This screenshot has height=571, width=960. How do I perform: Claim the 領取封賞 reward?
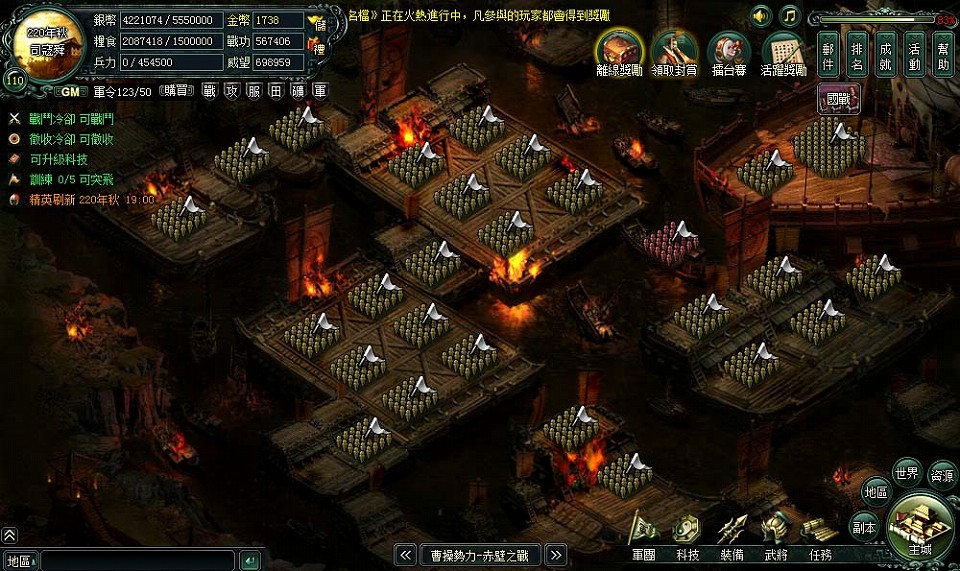pos(675,50)
